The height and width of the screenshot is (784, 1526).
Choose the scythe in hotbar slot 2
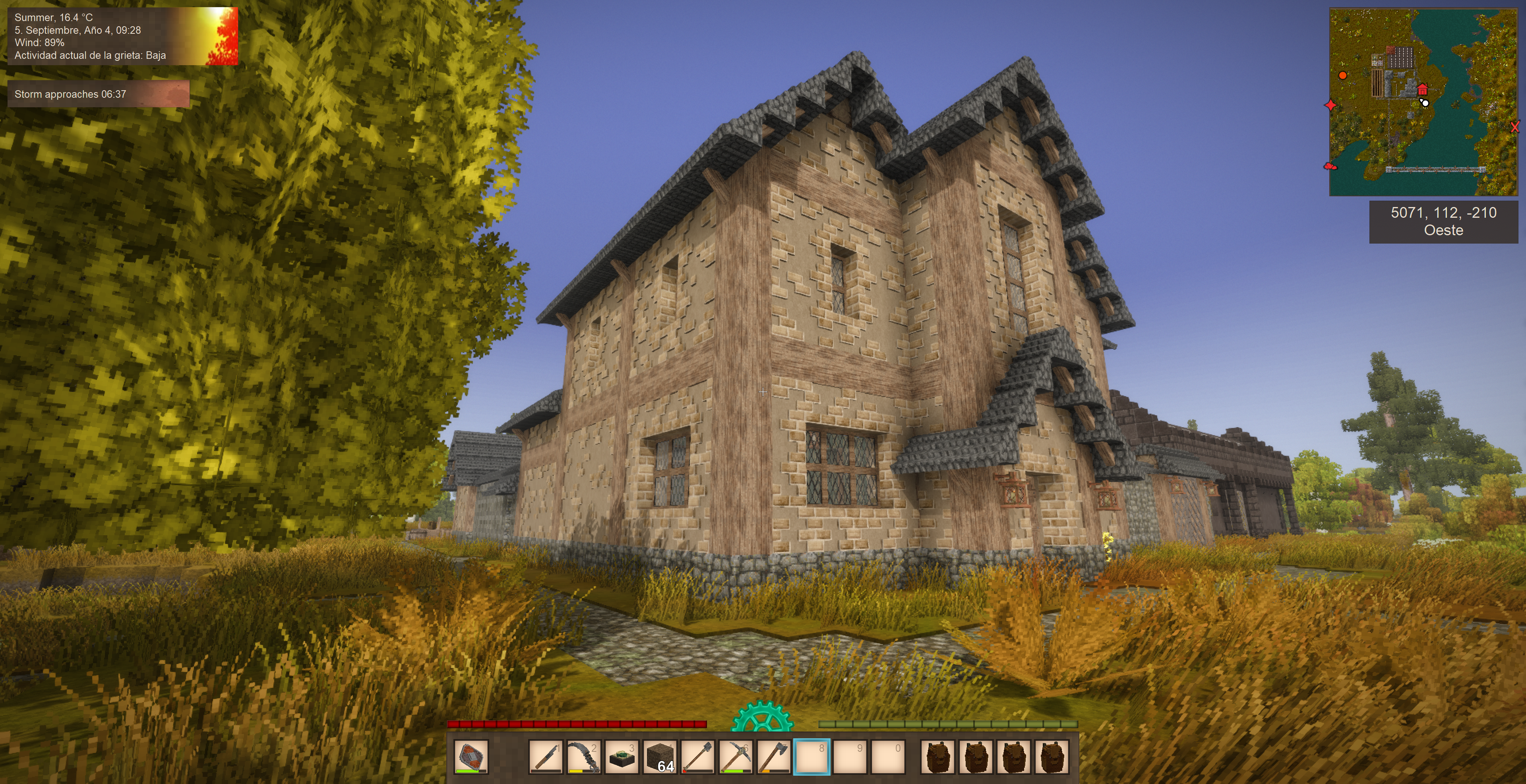(x=583, y=756)
